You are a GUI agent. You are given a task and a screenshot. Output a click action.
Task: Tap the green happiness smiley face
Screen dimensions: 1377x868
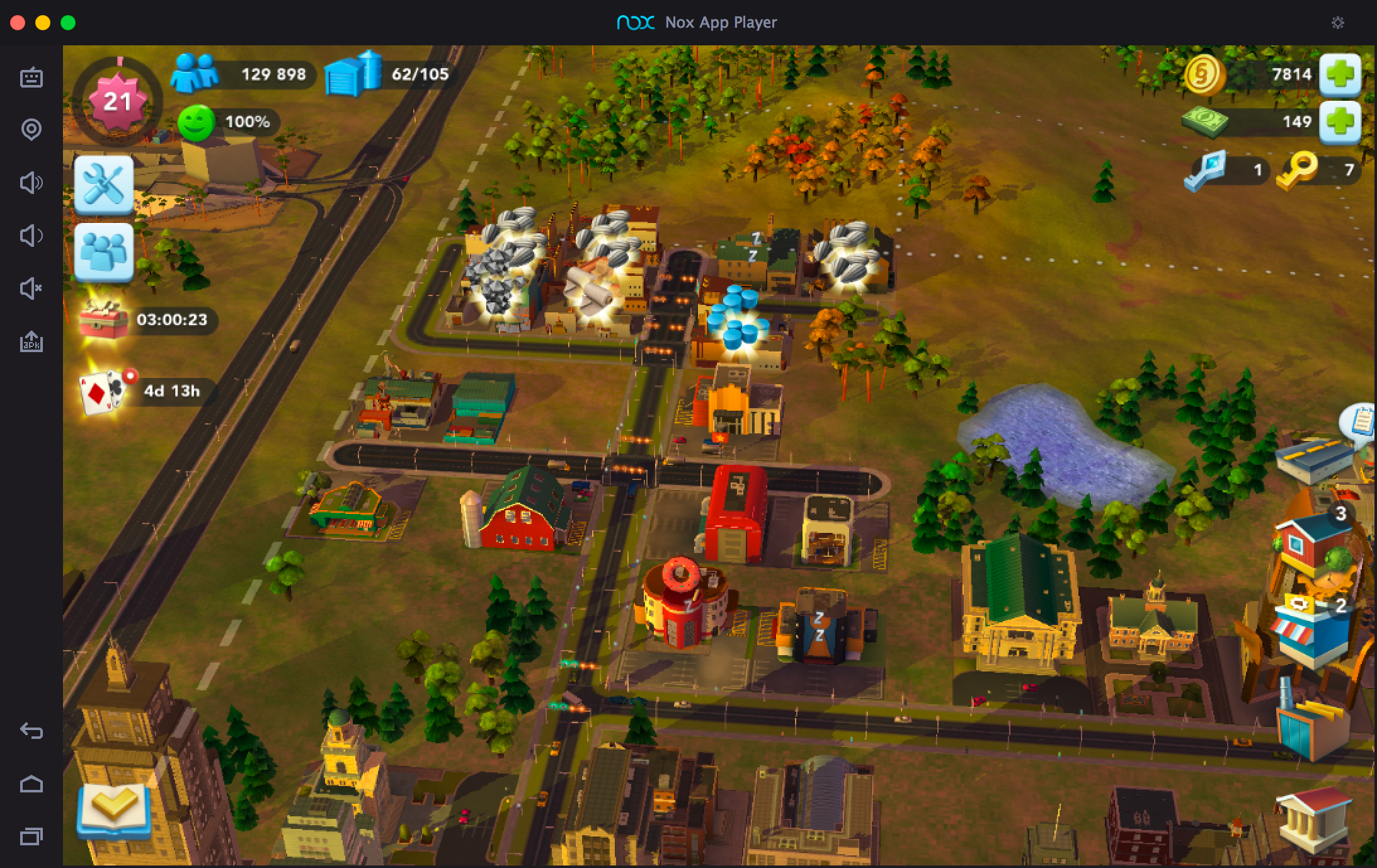click(x=196, y=122)
